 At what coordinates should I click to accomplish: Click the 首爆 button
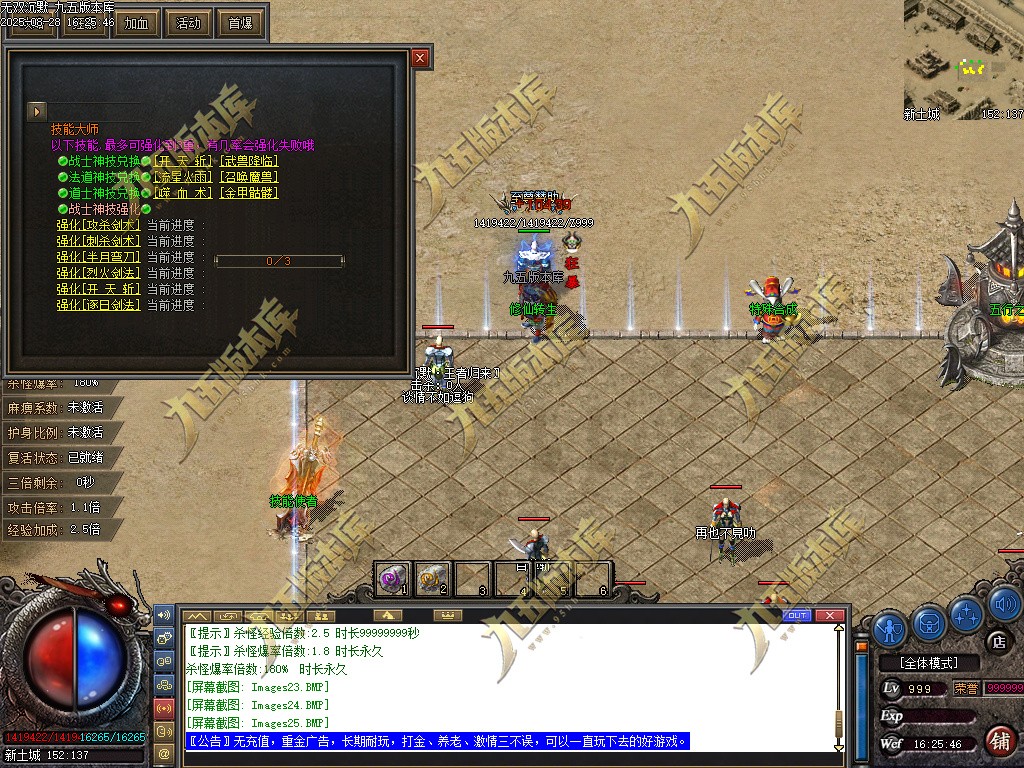[240, 23]
